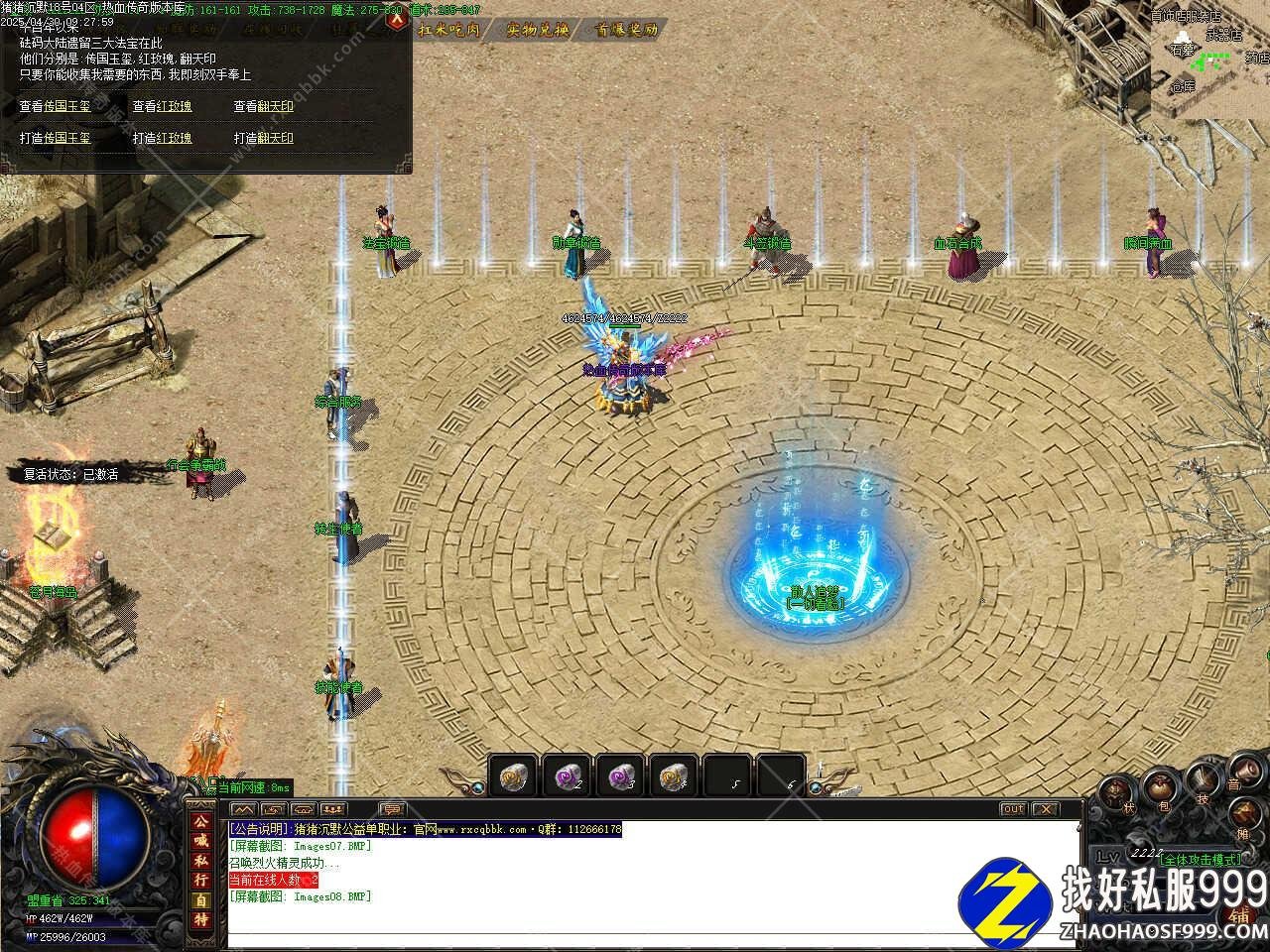Open the bag (包) inventory
1270x952 pixels.
1159,786
